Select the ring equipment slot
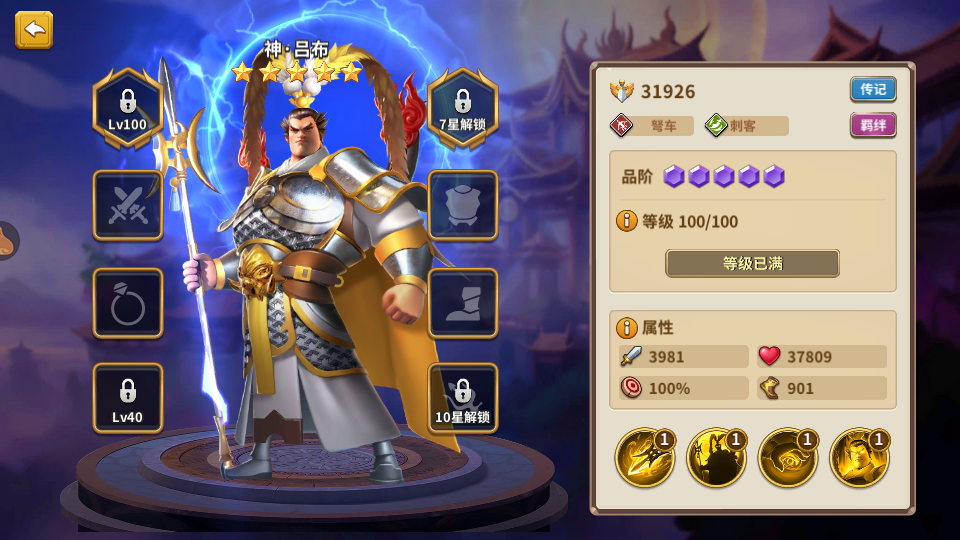Screen dimensions: 960x540 click(128, 303)
